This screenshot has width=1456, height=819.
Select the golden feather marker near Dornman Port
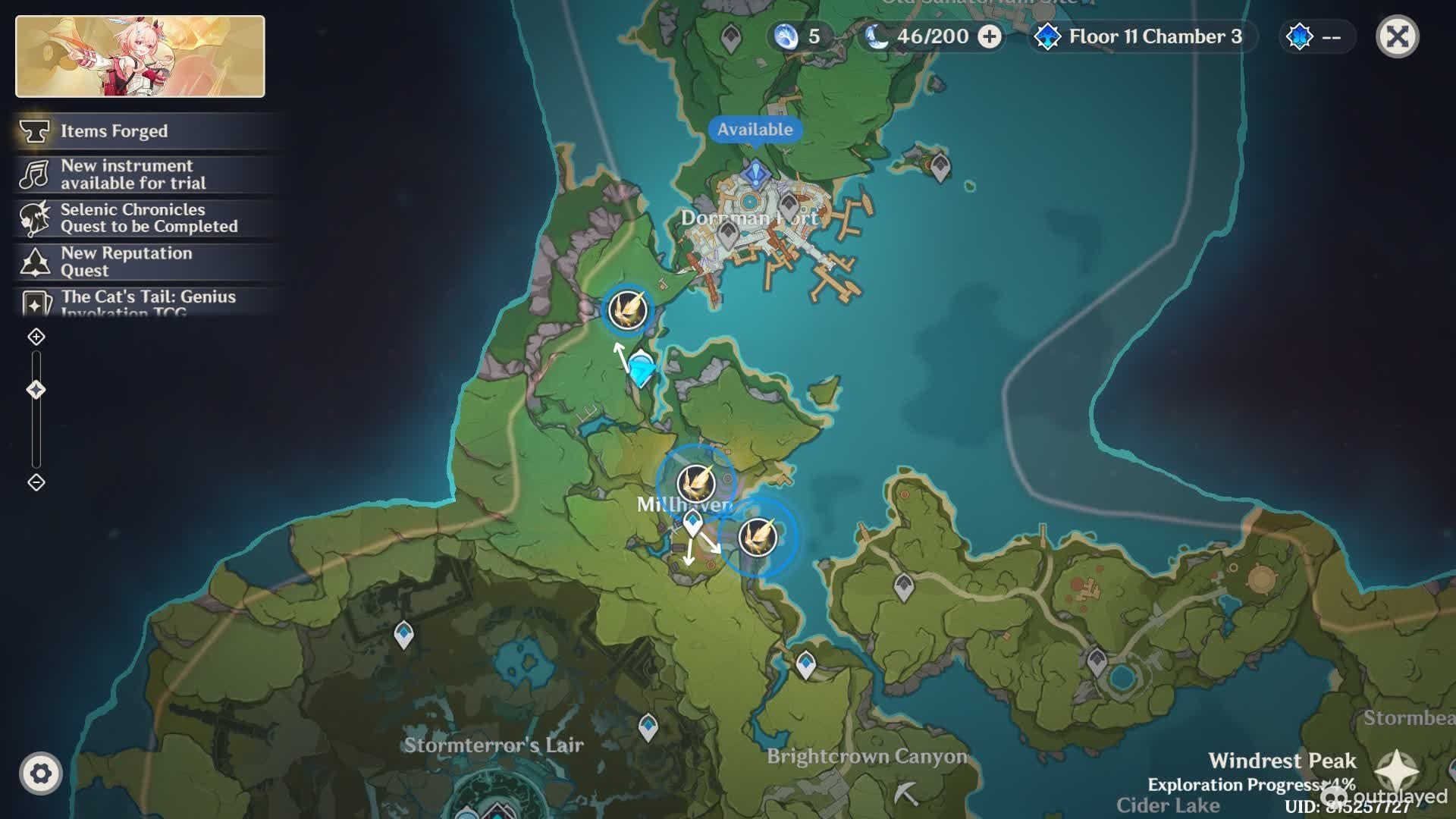click(x=628, y=310)
